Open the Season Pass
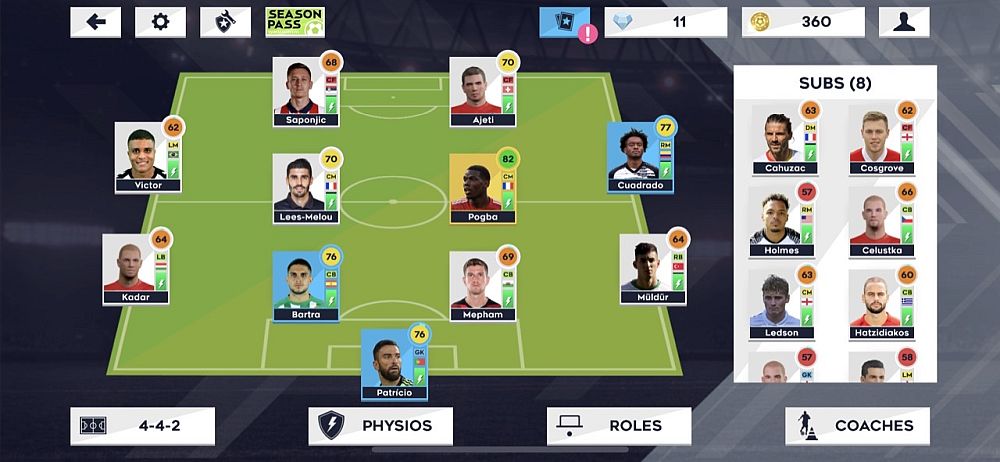The width and height of the screenshot is (1000, 462). tap(295, 22)
